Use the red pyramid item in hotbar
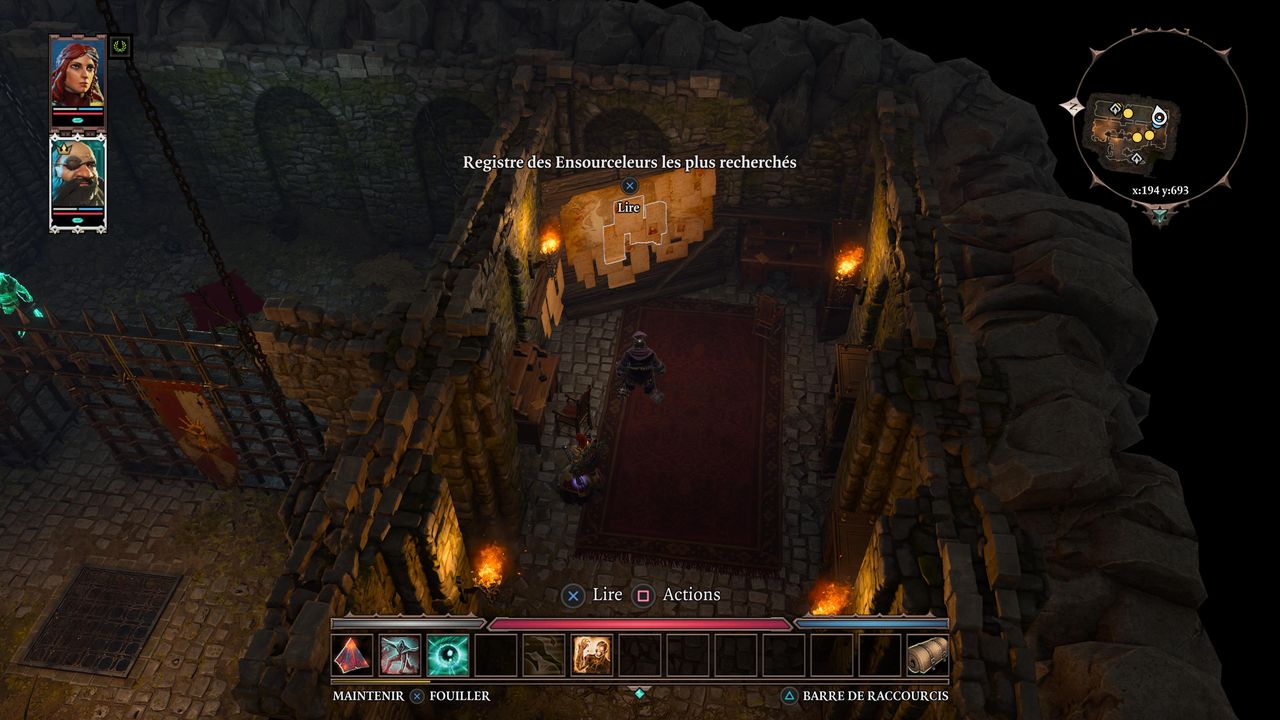1280x720 pixels. click(352, 656)
